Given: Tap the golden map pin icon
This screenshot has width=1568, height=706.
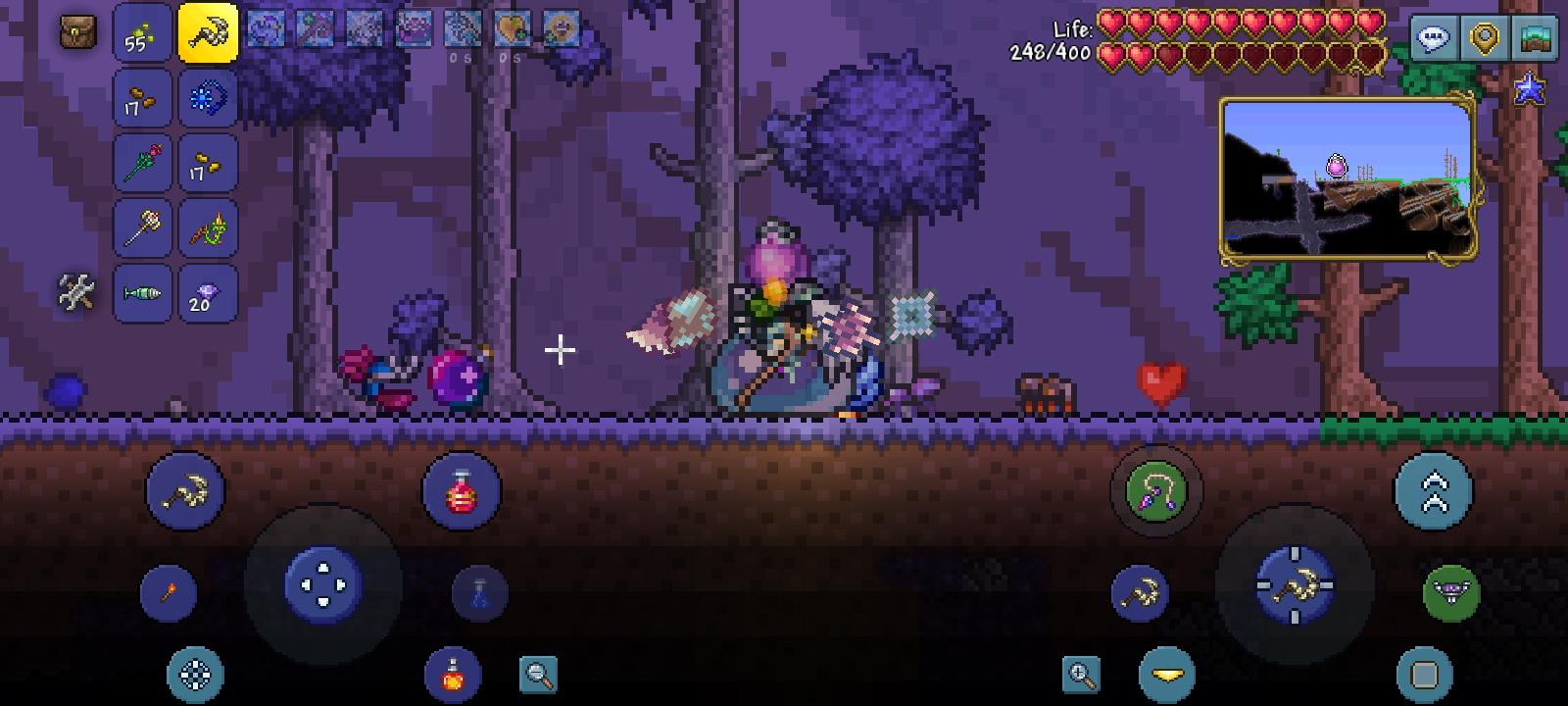Looking at the screenshot, I should tap(1483, 39).
